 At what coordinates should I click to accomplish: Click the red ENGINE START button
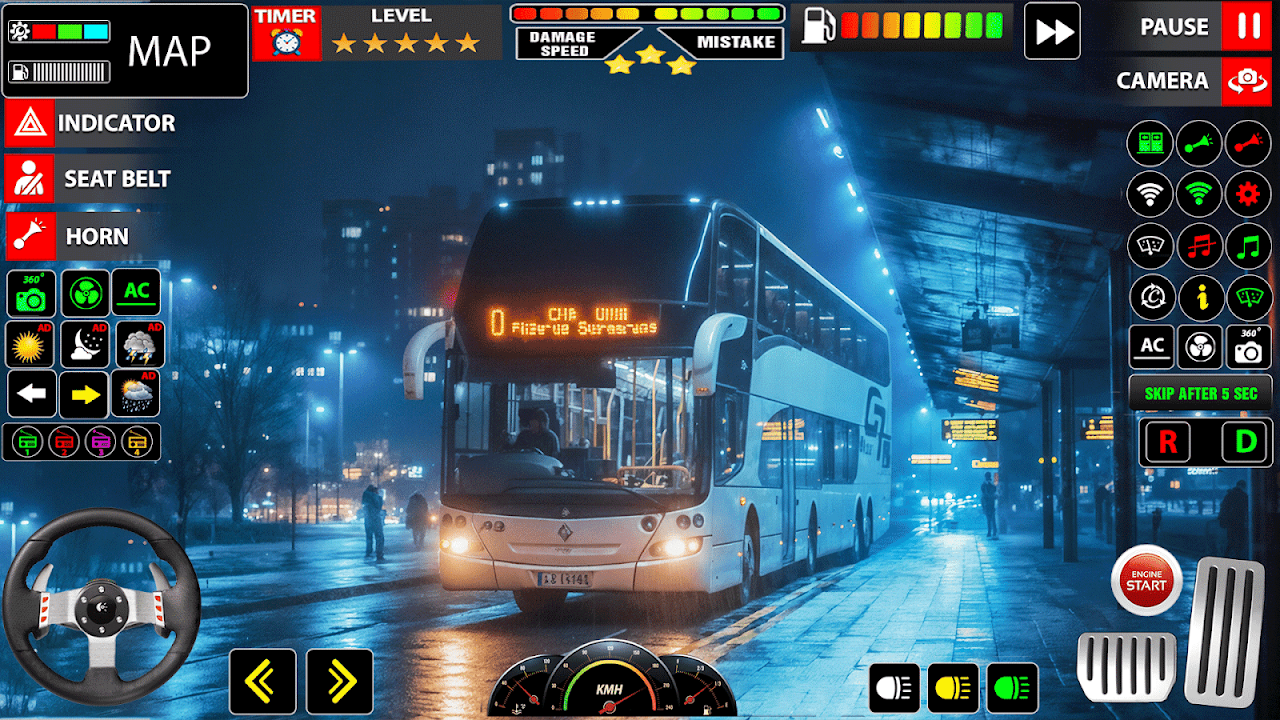(1146, 580)
